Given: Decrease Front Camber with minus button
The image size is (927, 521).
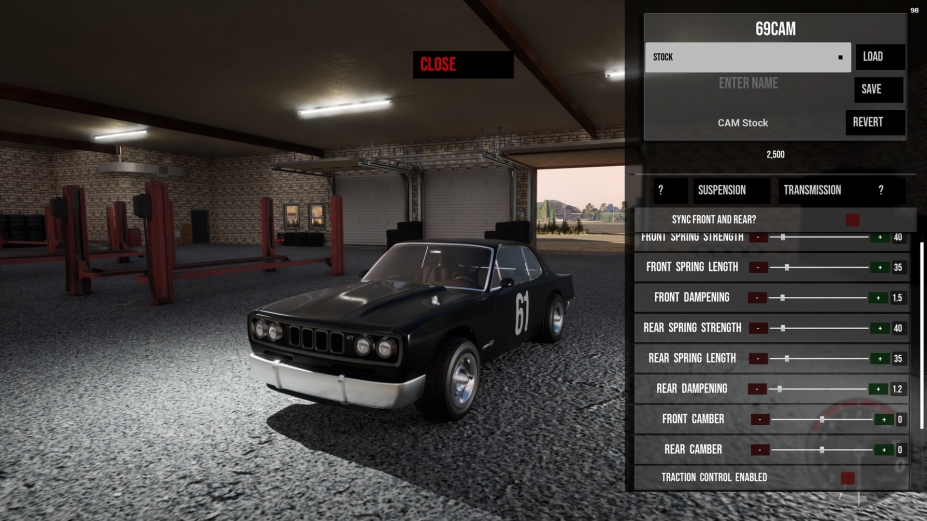Looking at the screenshot, I should (x=761, y=419).
